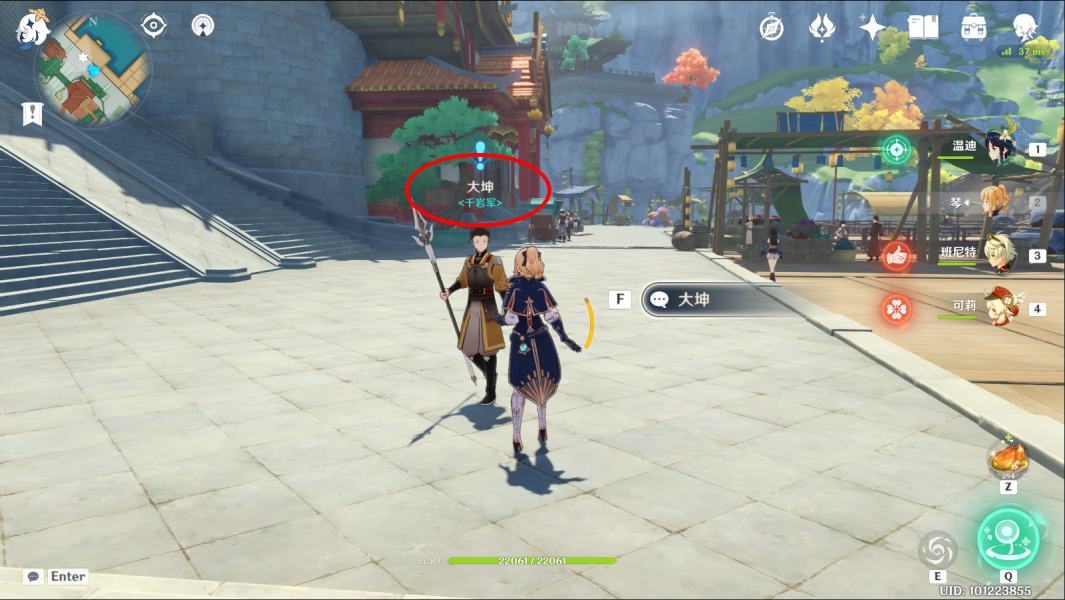Click the compass icon in top bar
Viewport: 1065px width, 600px height.
click(771, 27)
